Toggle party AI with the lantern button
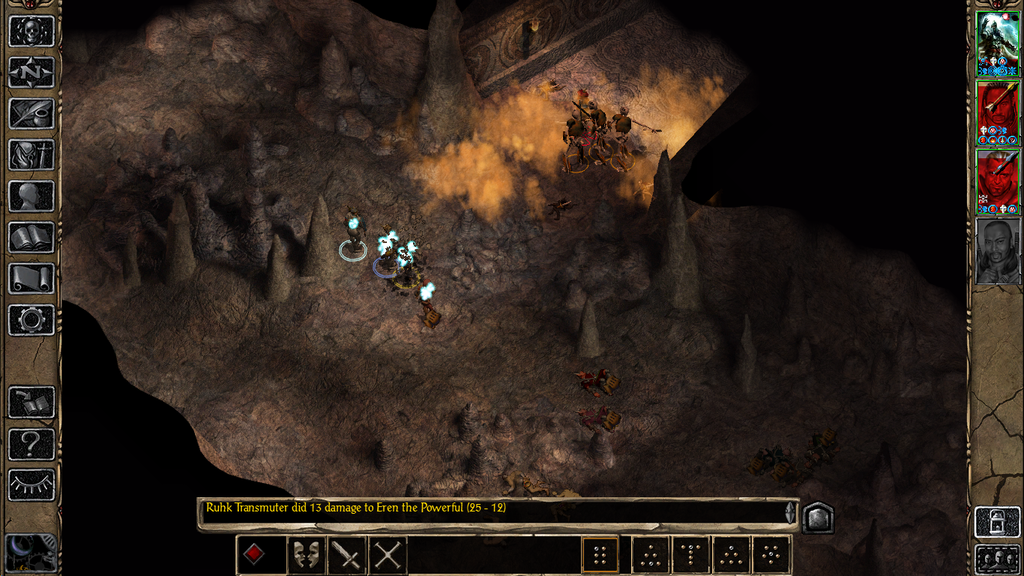 tap(996, 523)
